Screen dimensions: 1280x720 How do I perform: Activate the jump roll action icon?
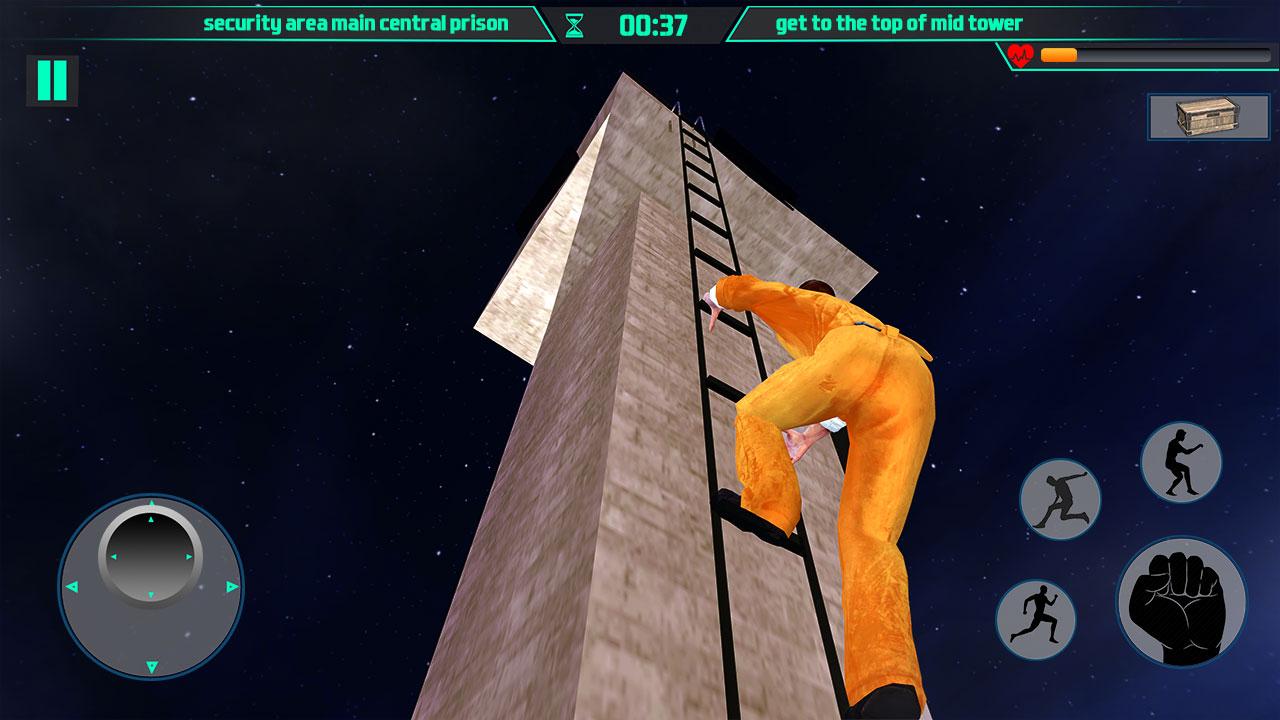(1060, 500)
